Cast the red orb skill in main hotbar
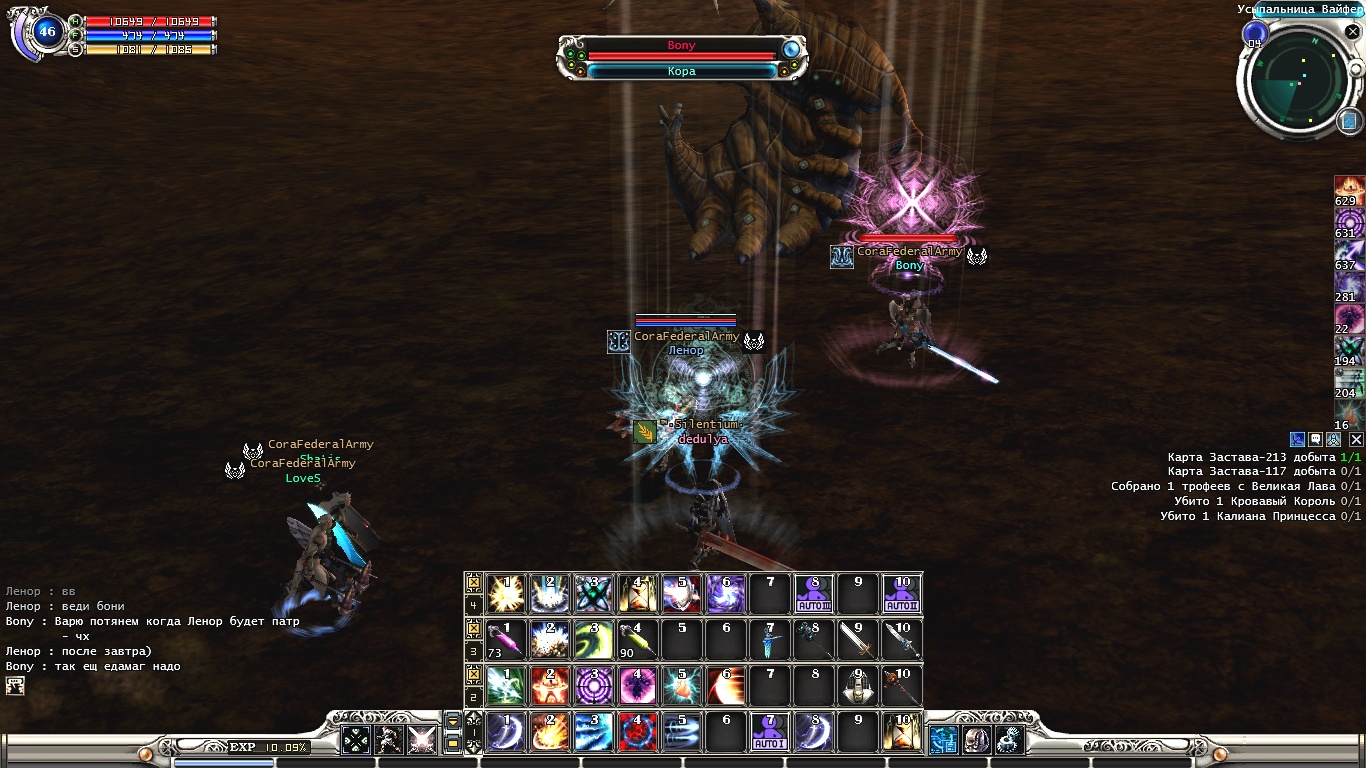 (x=637, y=733)
